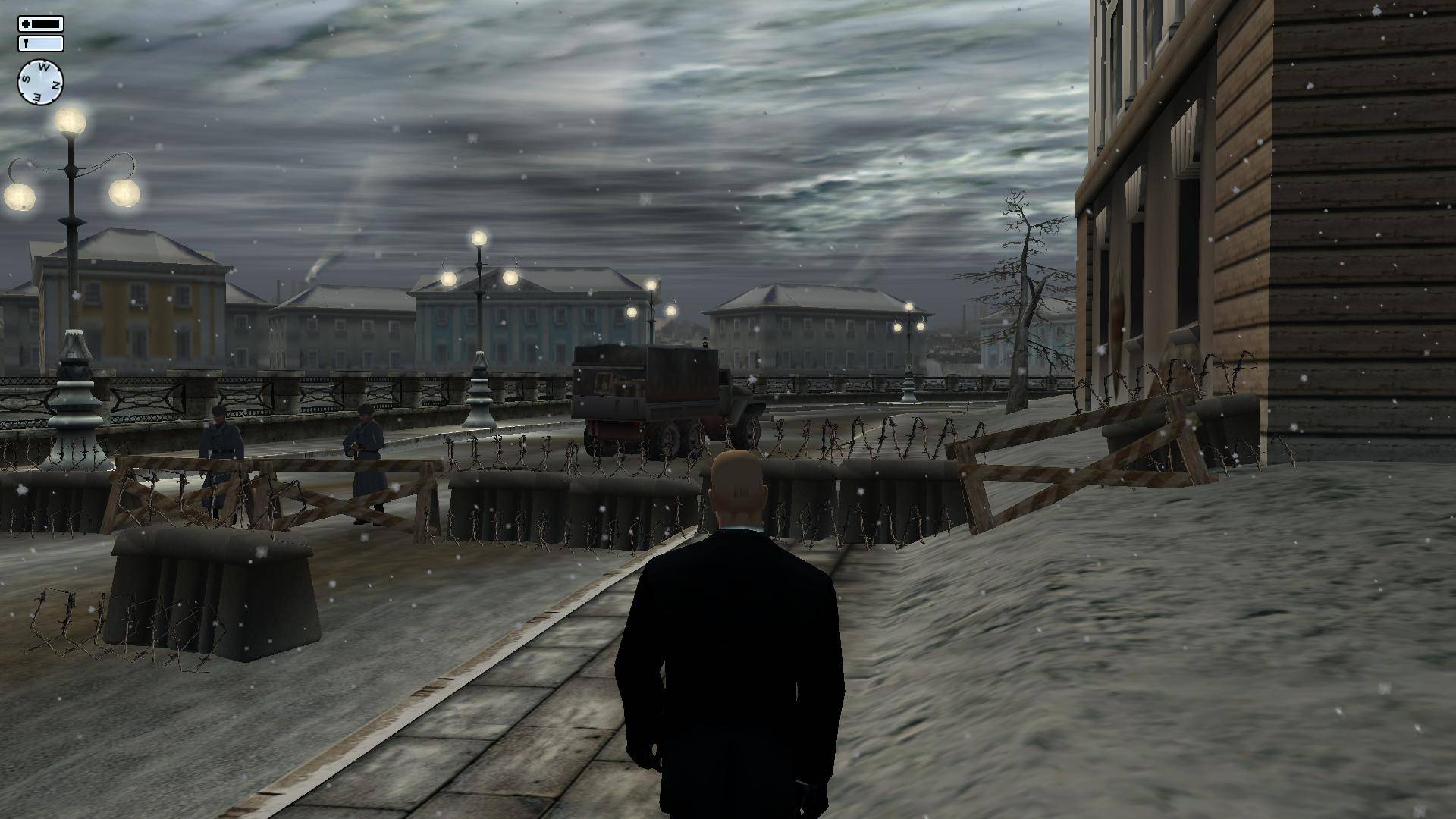Click the compass in the HUD
The height and width of the screenshot is (819, 1456).
[40, 82]
